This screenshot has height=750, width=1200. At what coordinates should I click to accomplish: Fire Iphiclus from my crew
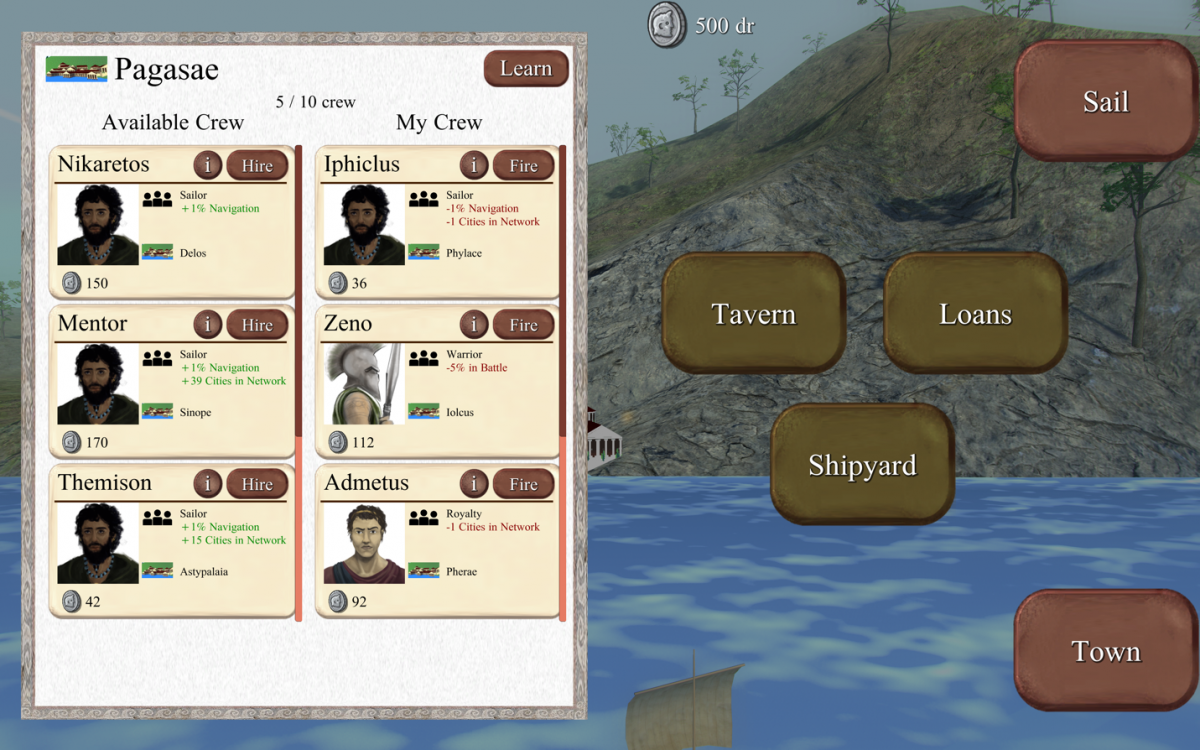523,166
